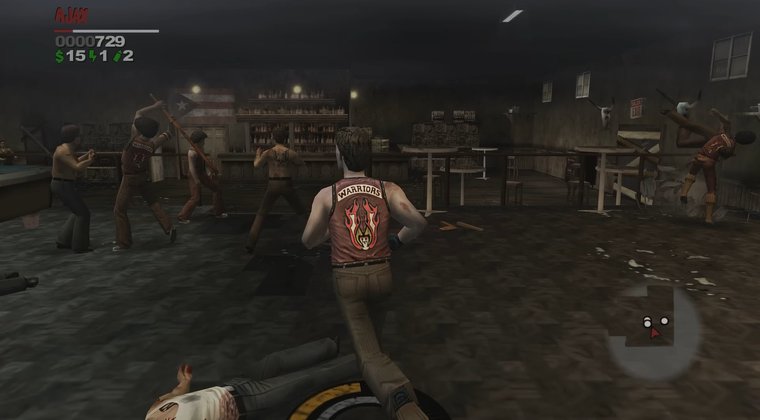Click the green spray paint can icon
This screenshot has height=420, width=760.
pos(116,56)
